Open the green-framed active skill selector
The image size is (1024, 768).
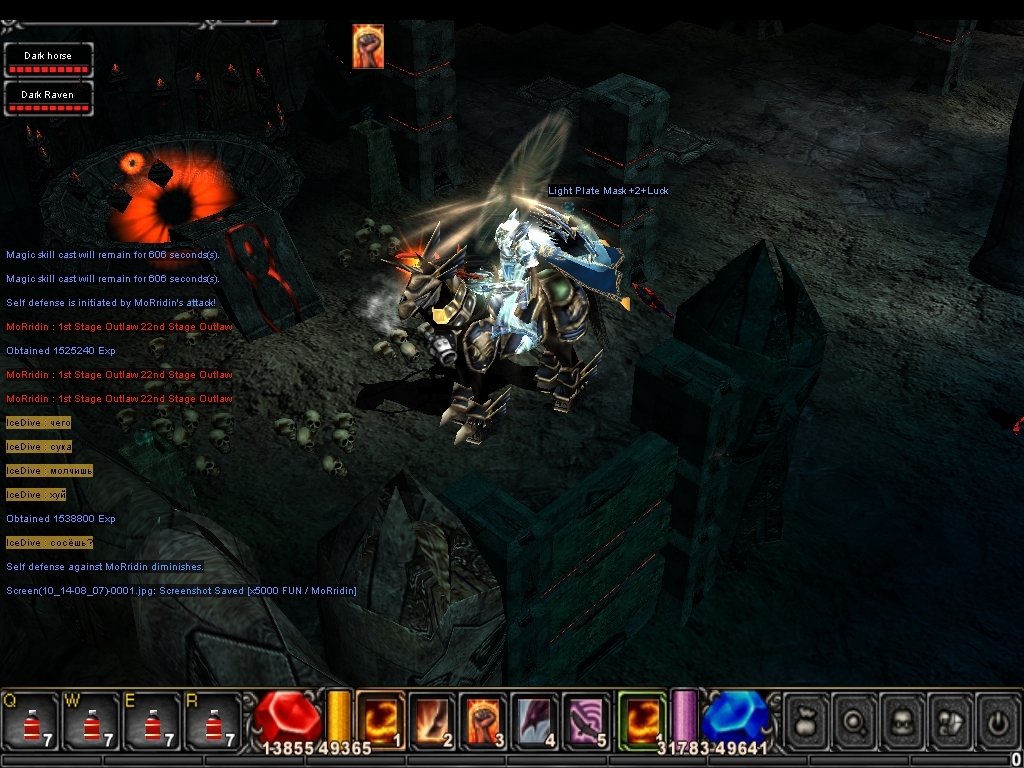tap(642, 720)
